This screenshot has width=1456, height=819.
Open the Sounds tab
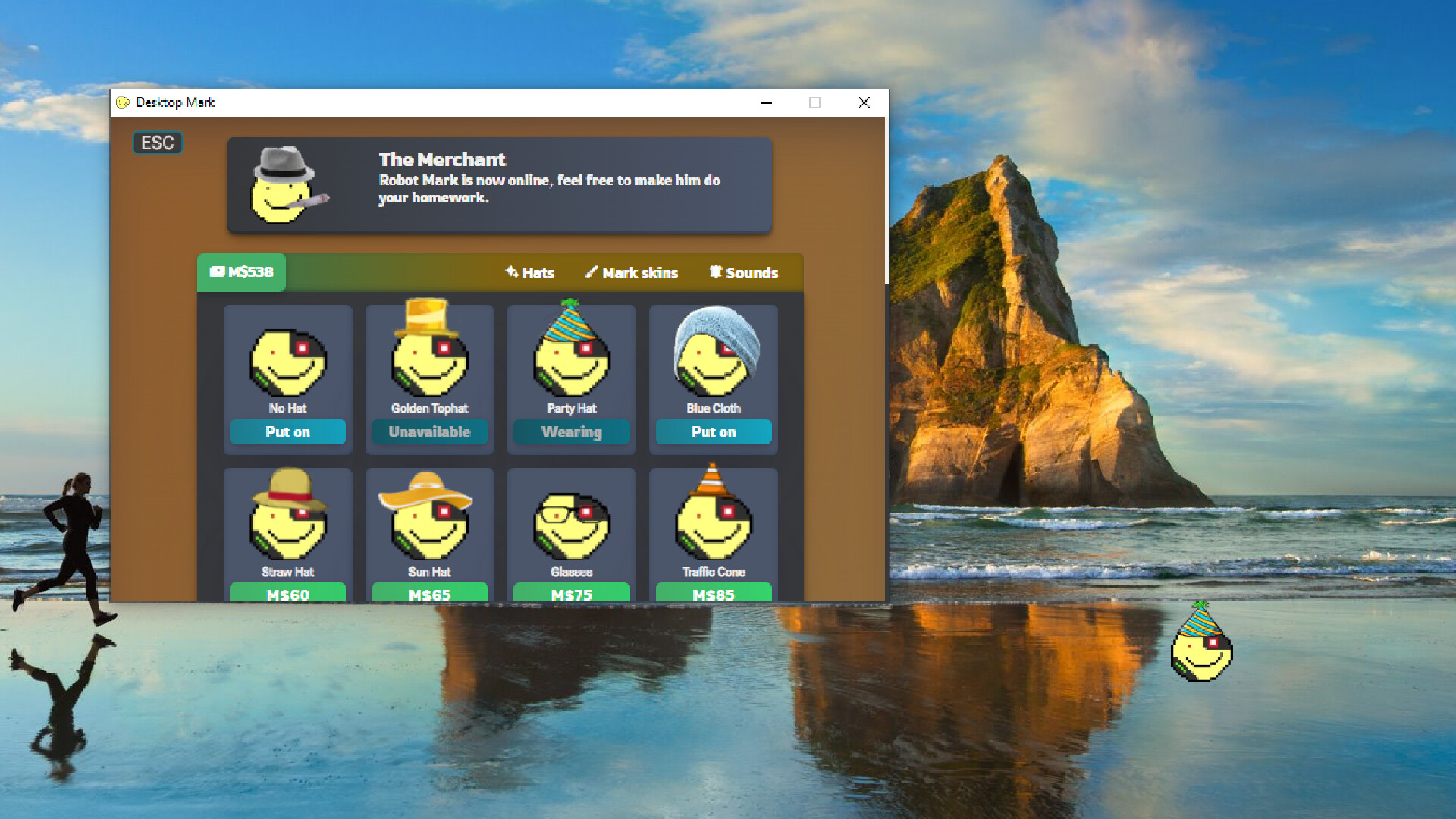coord(752,272)
